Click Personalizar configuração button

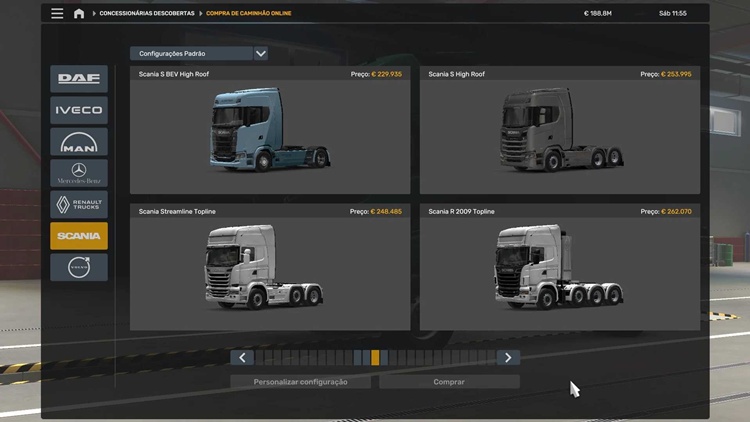pos(300,382)
